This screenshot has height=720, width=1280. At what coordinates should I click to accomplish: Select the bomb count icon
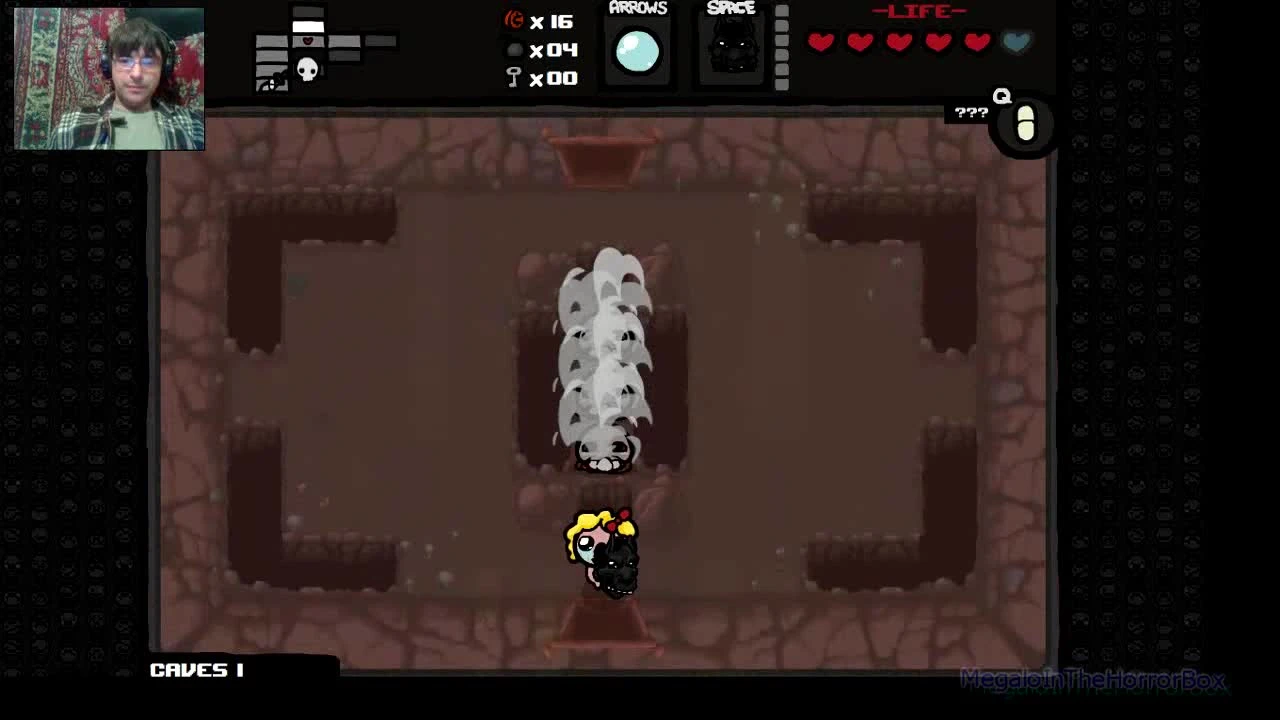(x=514, y=50)
